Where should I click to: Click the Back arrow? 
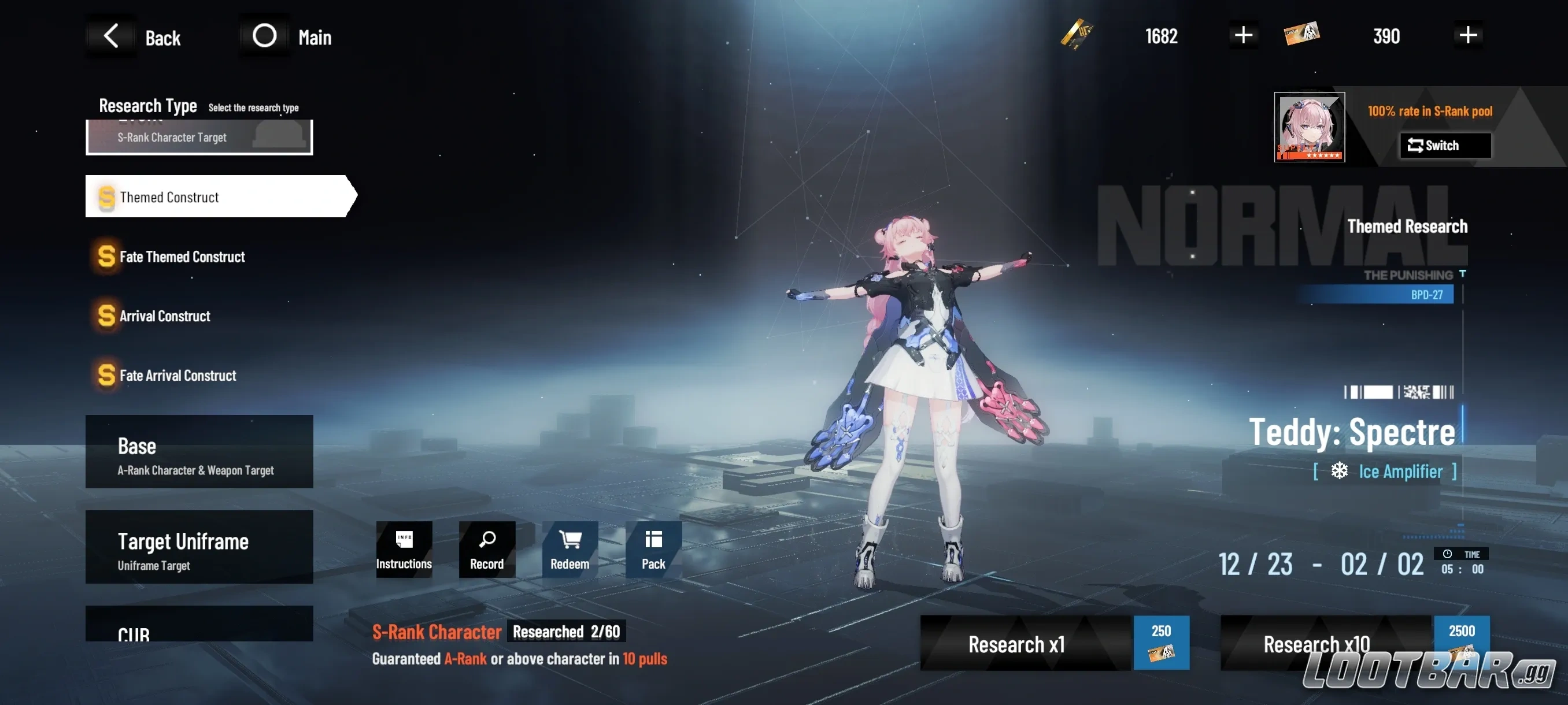click(112, 35)
